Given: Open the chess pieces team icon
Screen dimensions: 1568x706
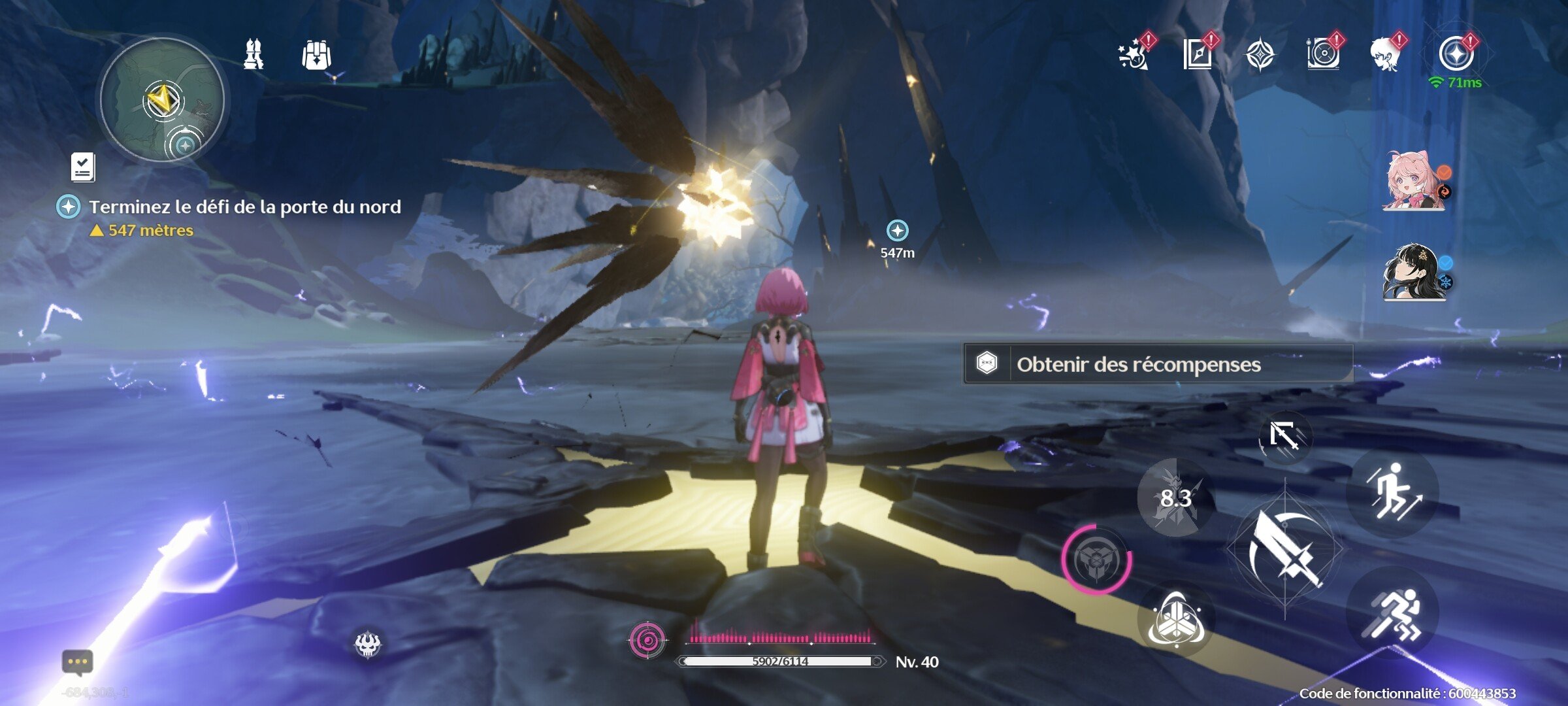Looking at the screenshot, I should tap(253, 54).
